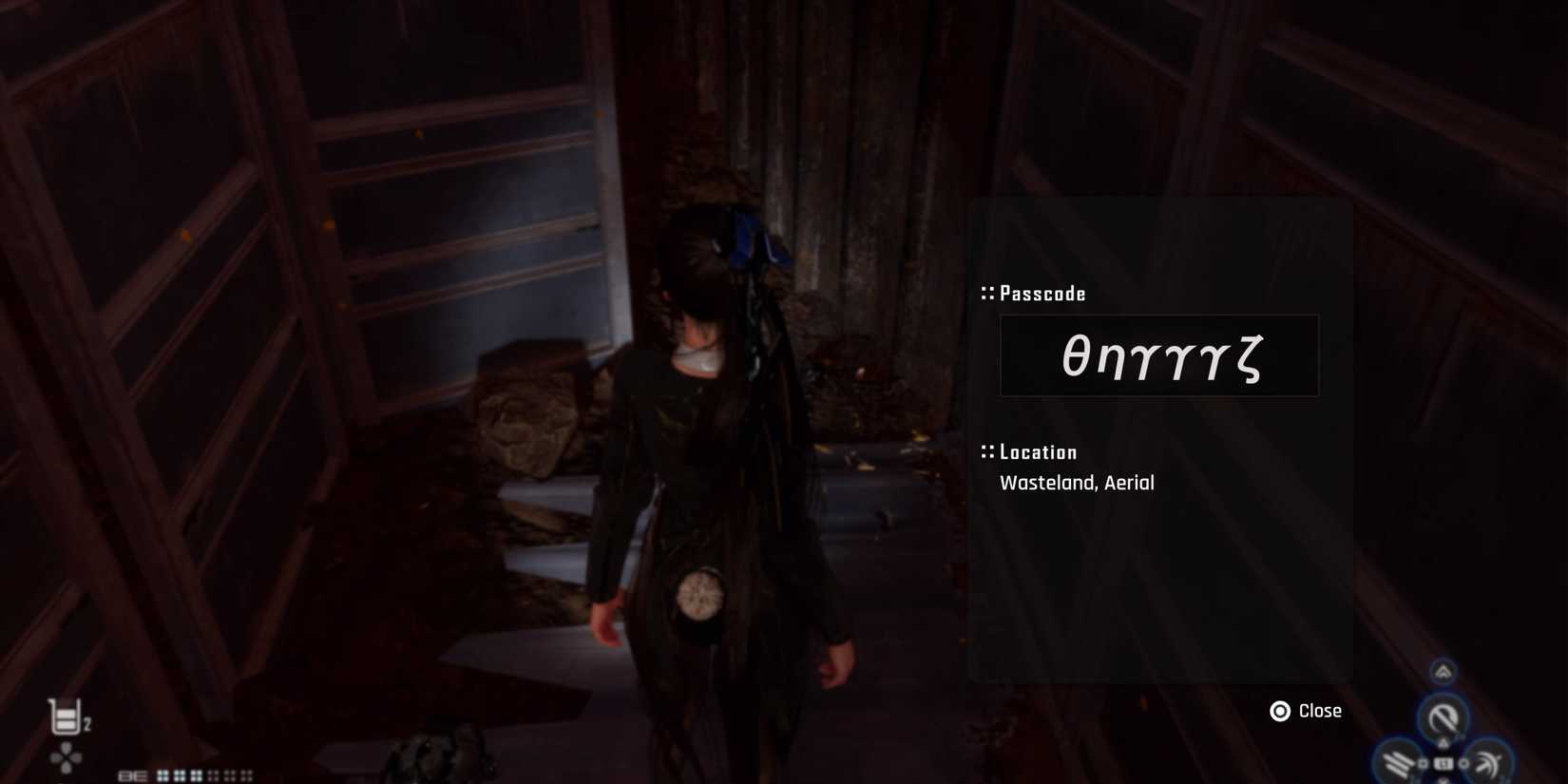The height and width of the screenshot is (784, 1568).
Task: Click the Close button
Action: pos(1320,710)
